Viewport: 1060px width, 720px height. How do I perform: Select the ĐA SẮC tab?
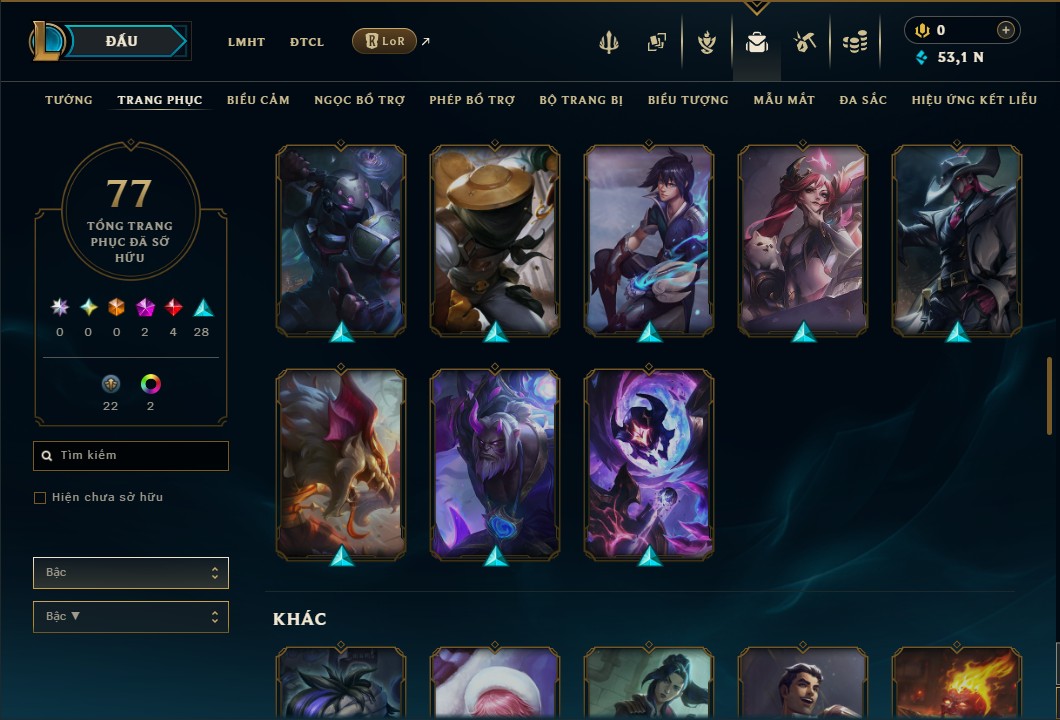863,100
